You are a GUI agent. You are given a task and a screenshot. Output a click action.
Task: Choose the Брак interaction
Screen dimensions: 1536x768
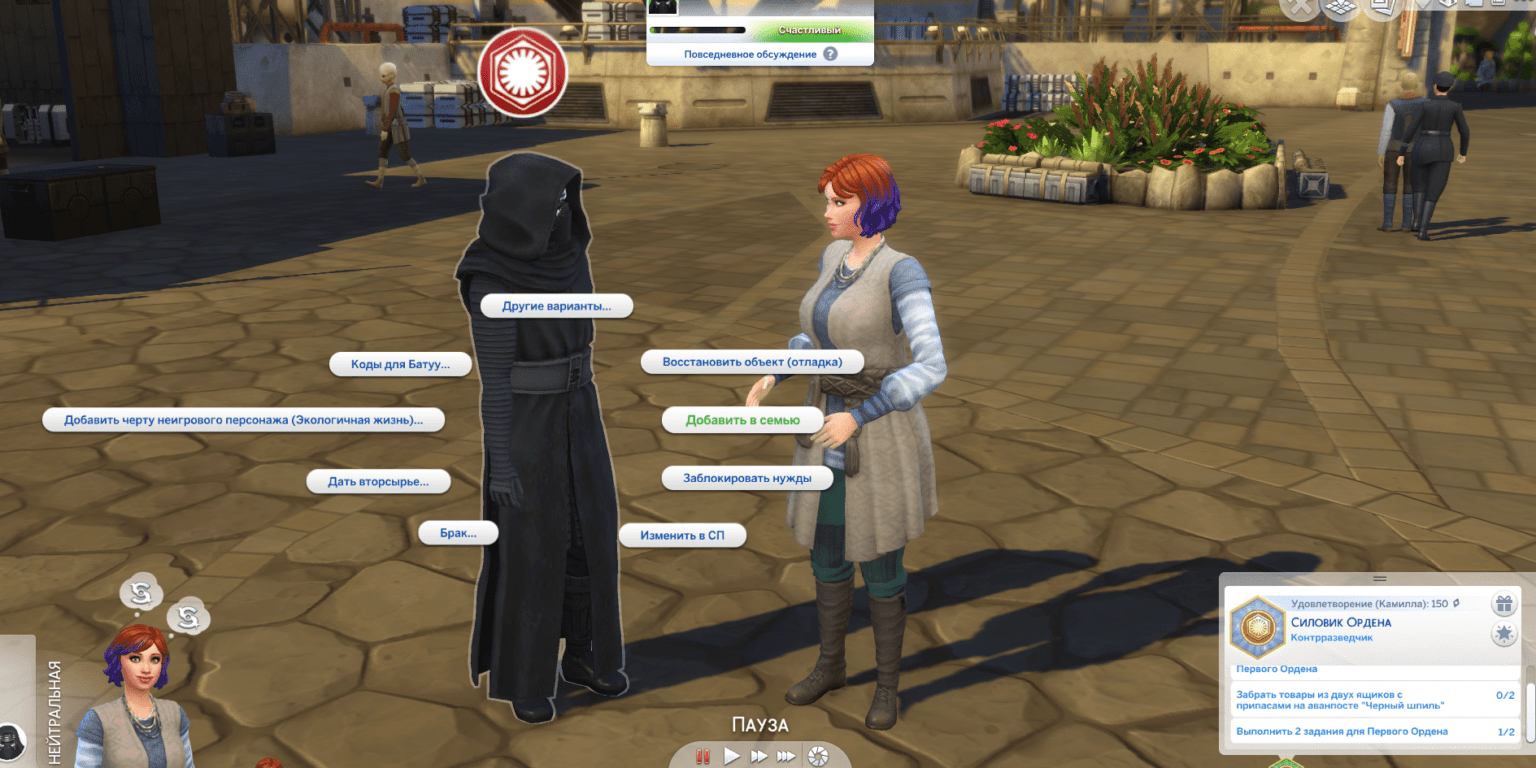coord(459,532)
